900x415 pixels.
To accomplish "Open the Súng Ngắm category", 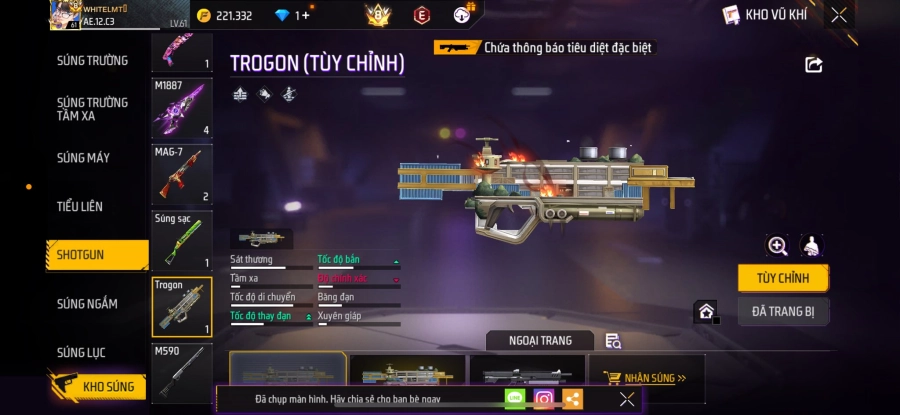I will [87, 304].
